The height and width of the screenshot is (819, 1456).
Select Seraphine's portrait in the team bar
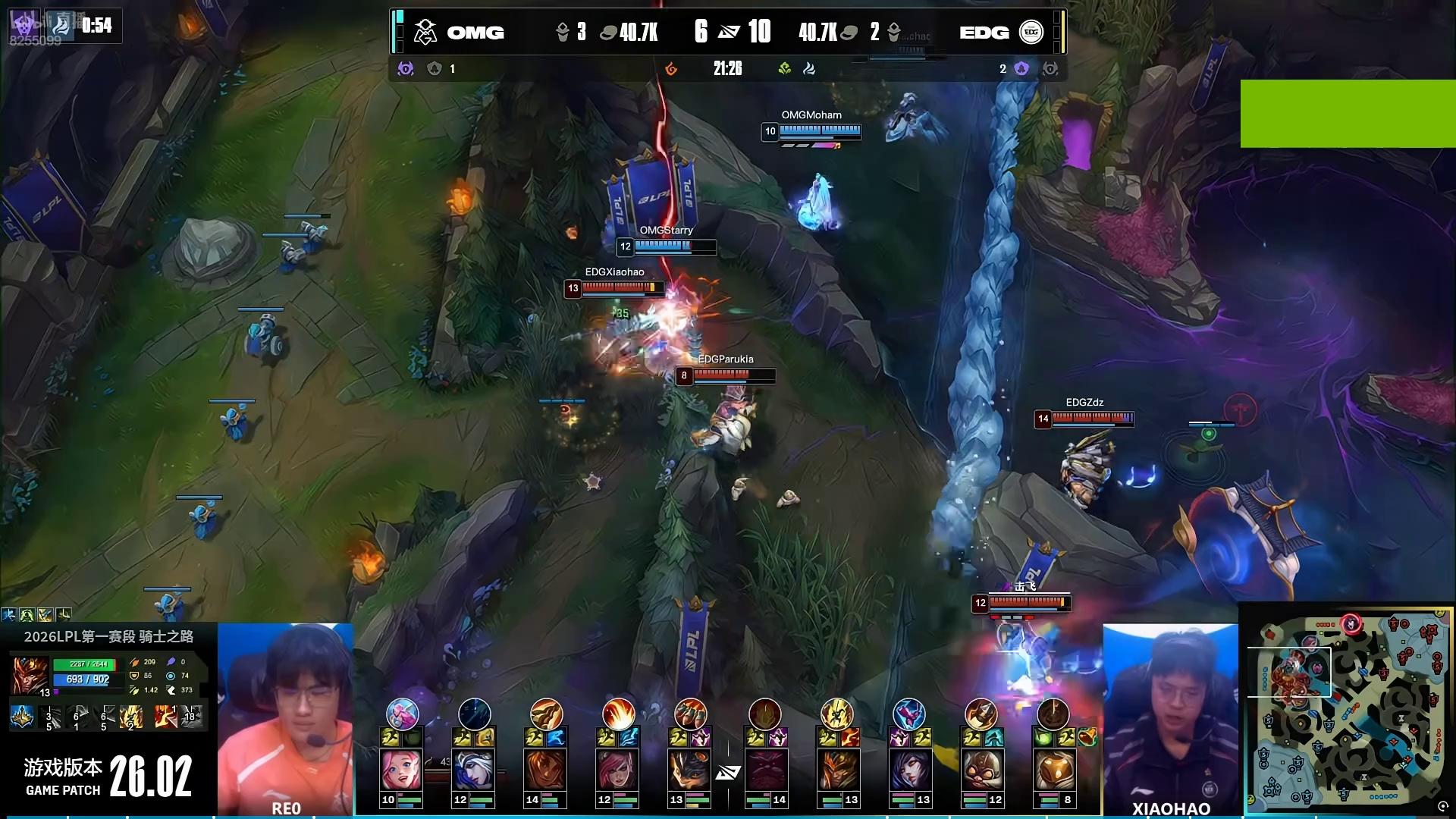(400, 770)
